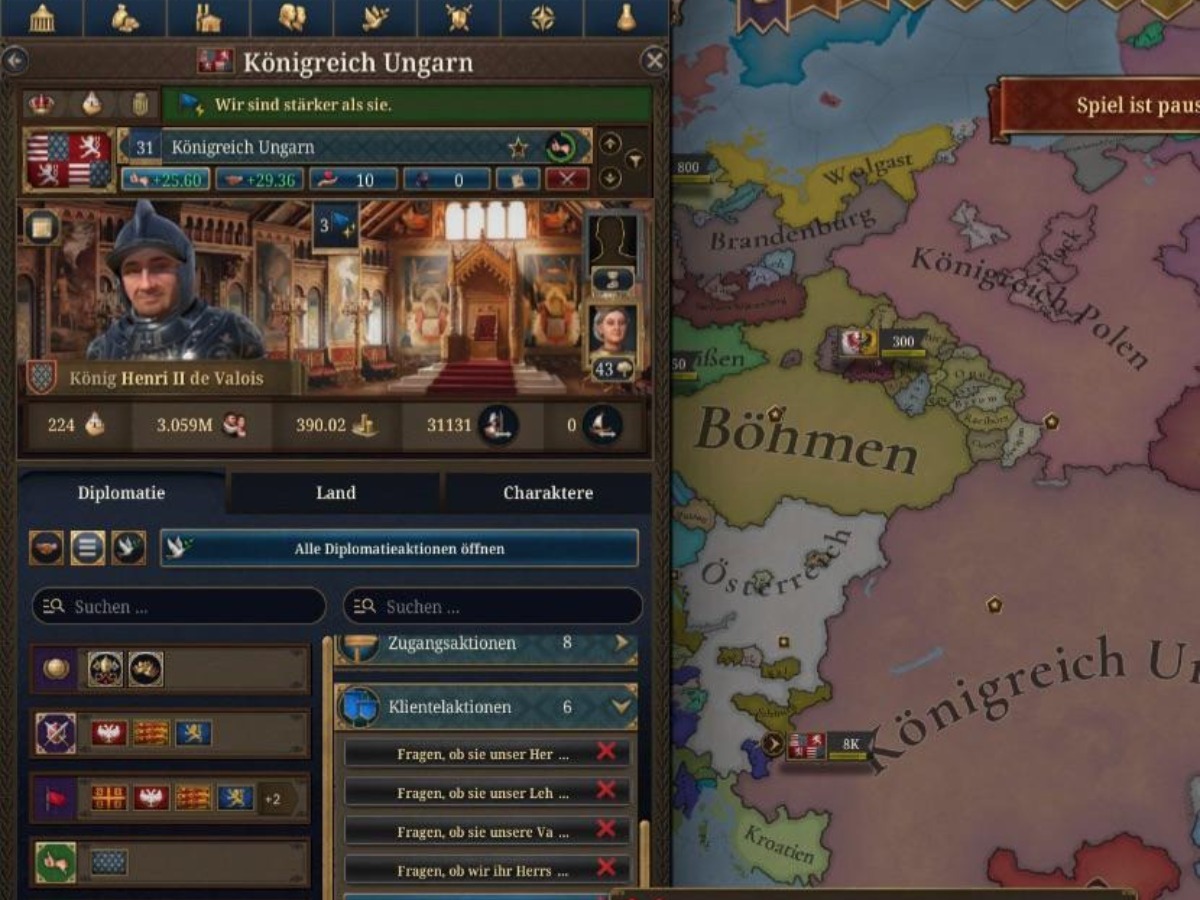Screen dimensions: 1200x900
Task: Click the Hungarian army 8K unit marker
Action: (828, 745)
